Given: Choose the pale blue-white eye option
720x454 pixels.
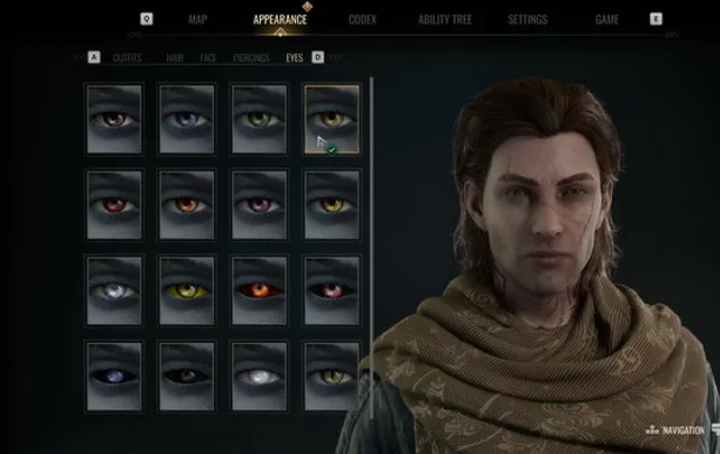Looking at the screenshot, I should pyautogui.click(x=114, y=290).
